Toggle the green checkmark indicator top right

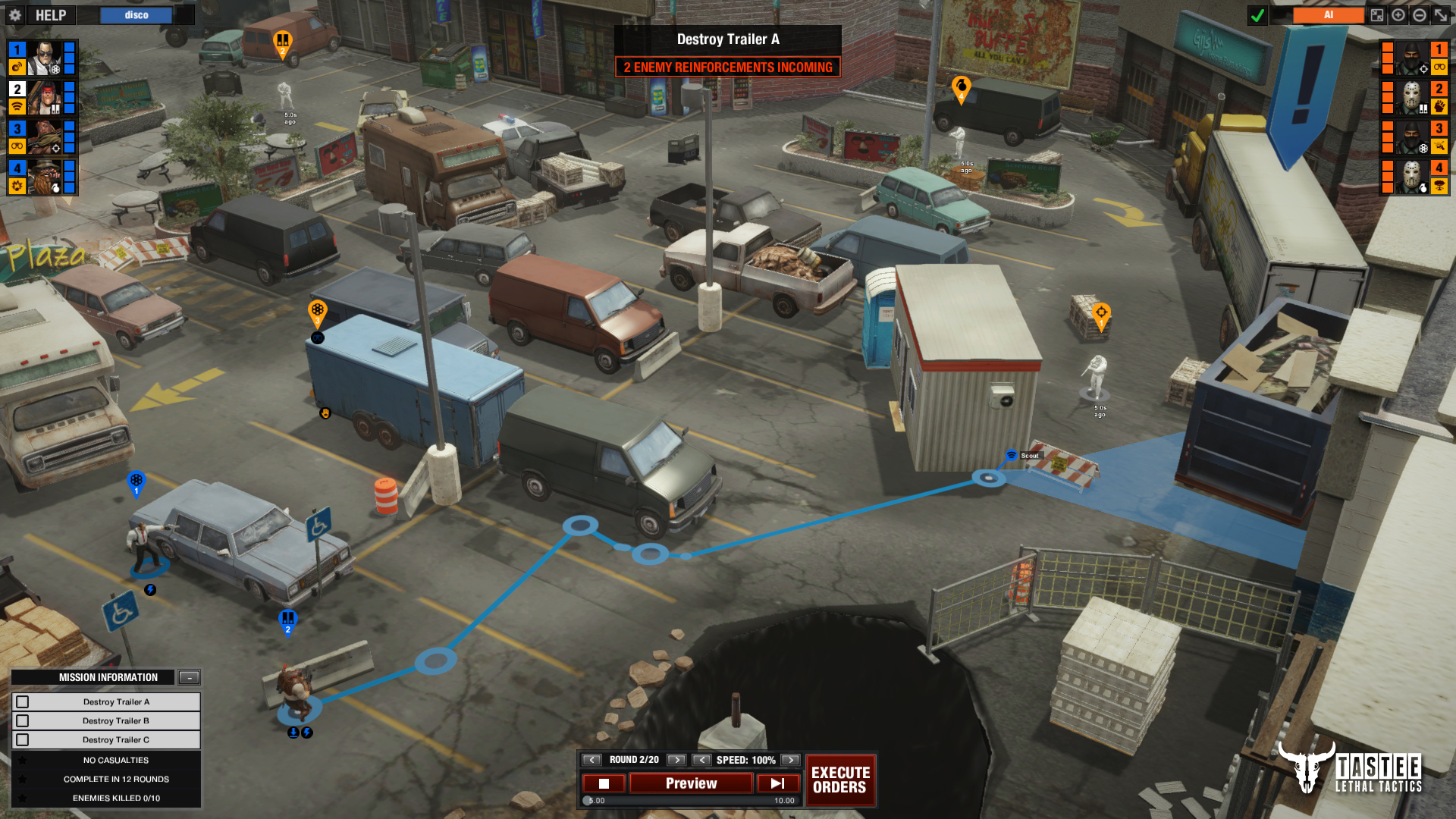(1257, 14)
